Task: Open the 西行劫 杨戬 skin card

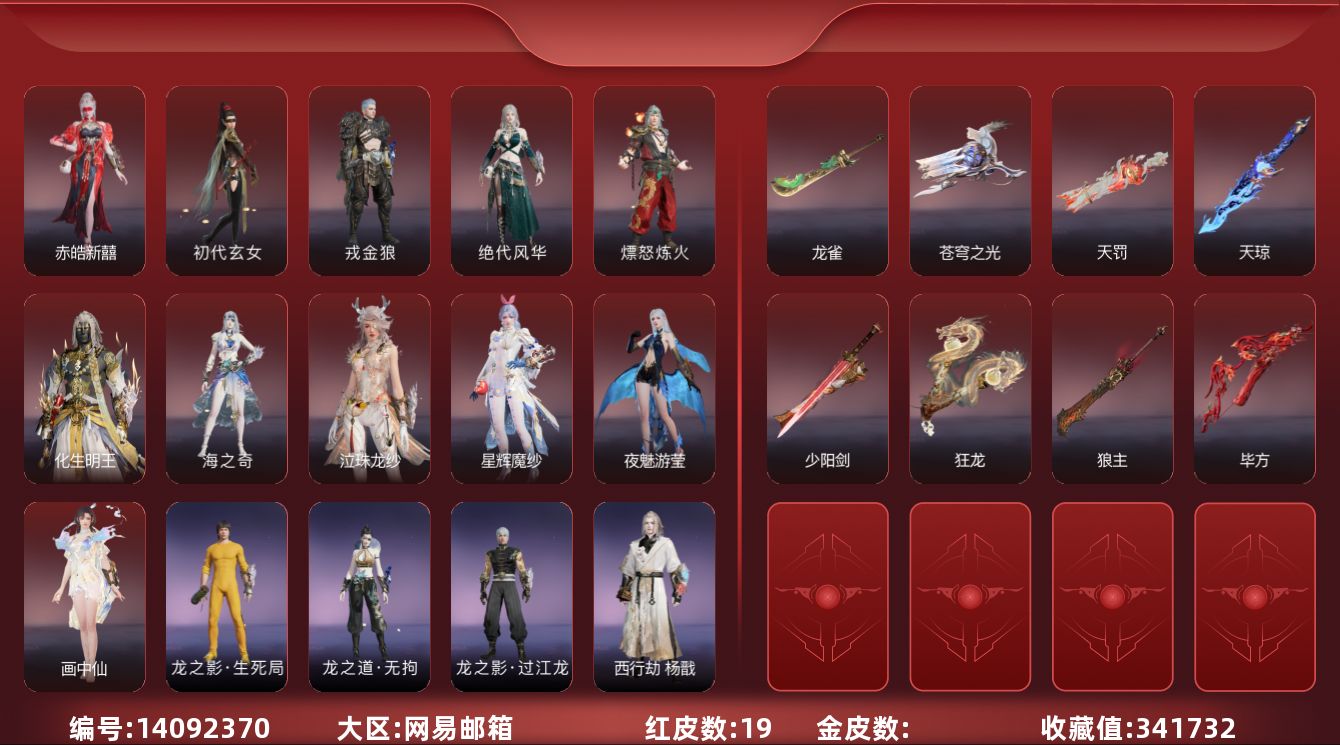Action: (654, 596)
